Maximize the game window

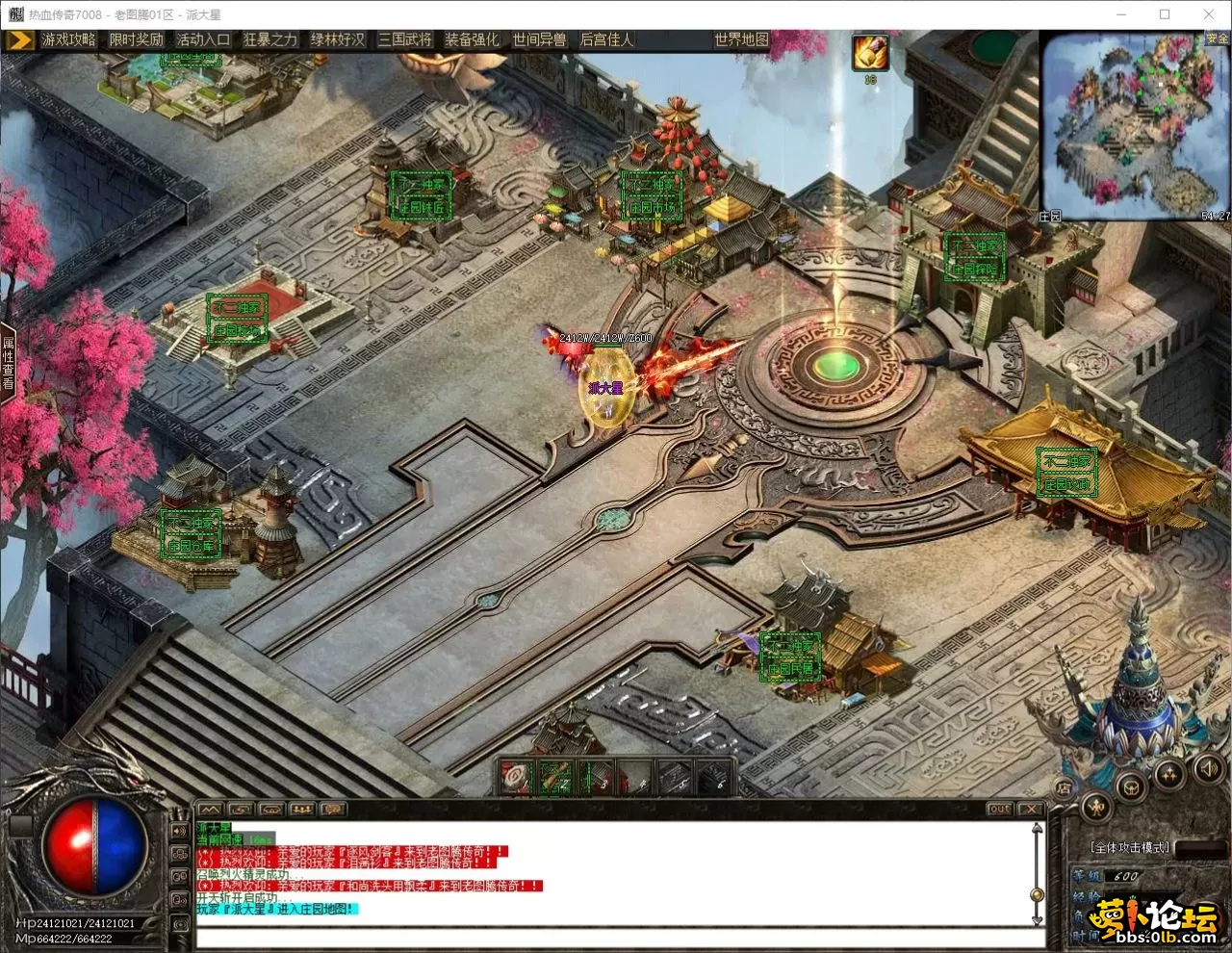pos(1165,14)
